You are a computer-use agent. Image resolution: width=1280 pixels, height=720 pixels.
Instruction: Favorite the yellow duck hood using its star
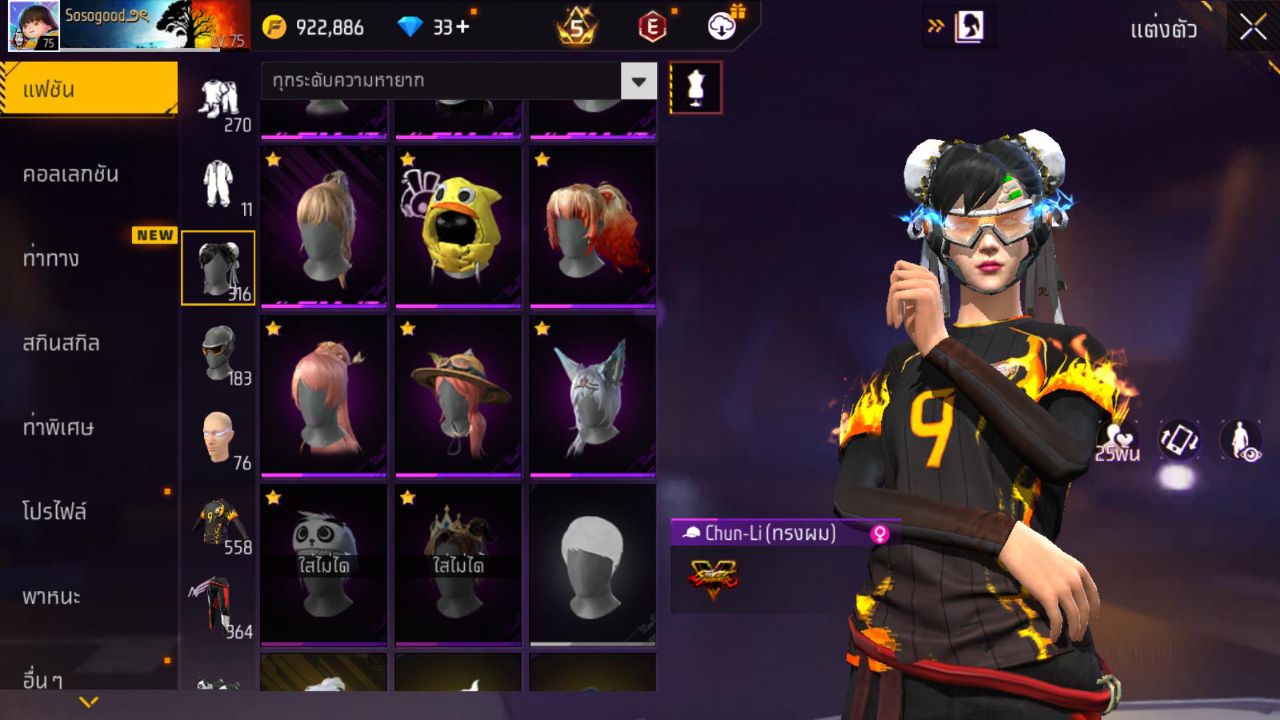(x=407, y=157)
